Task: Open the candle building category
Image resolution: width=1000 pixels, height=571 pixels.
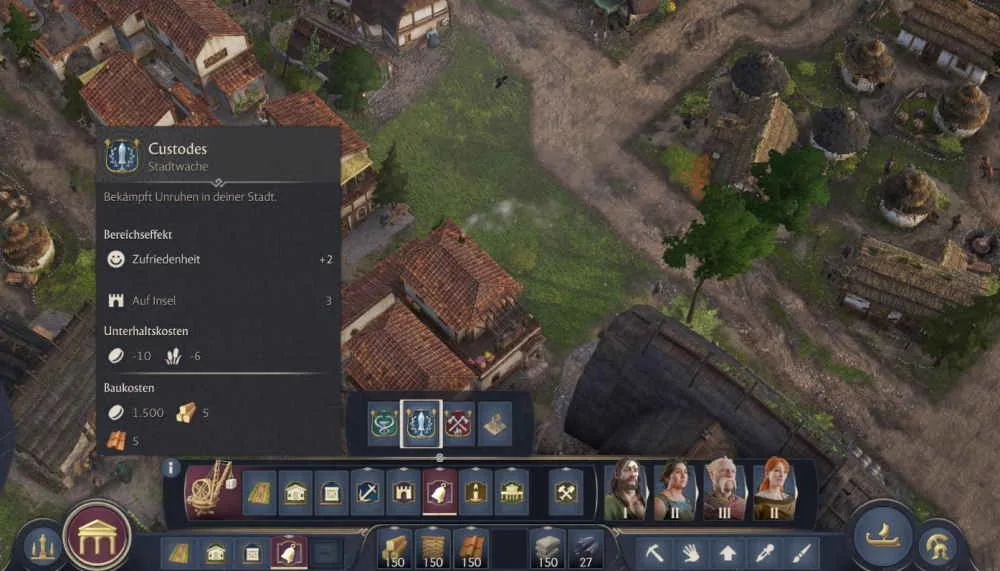Action: 475,492
